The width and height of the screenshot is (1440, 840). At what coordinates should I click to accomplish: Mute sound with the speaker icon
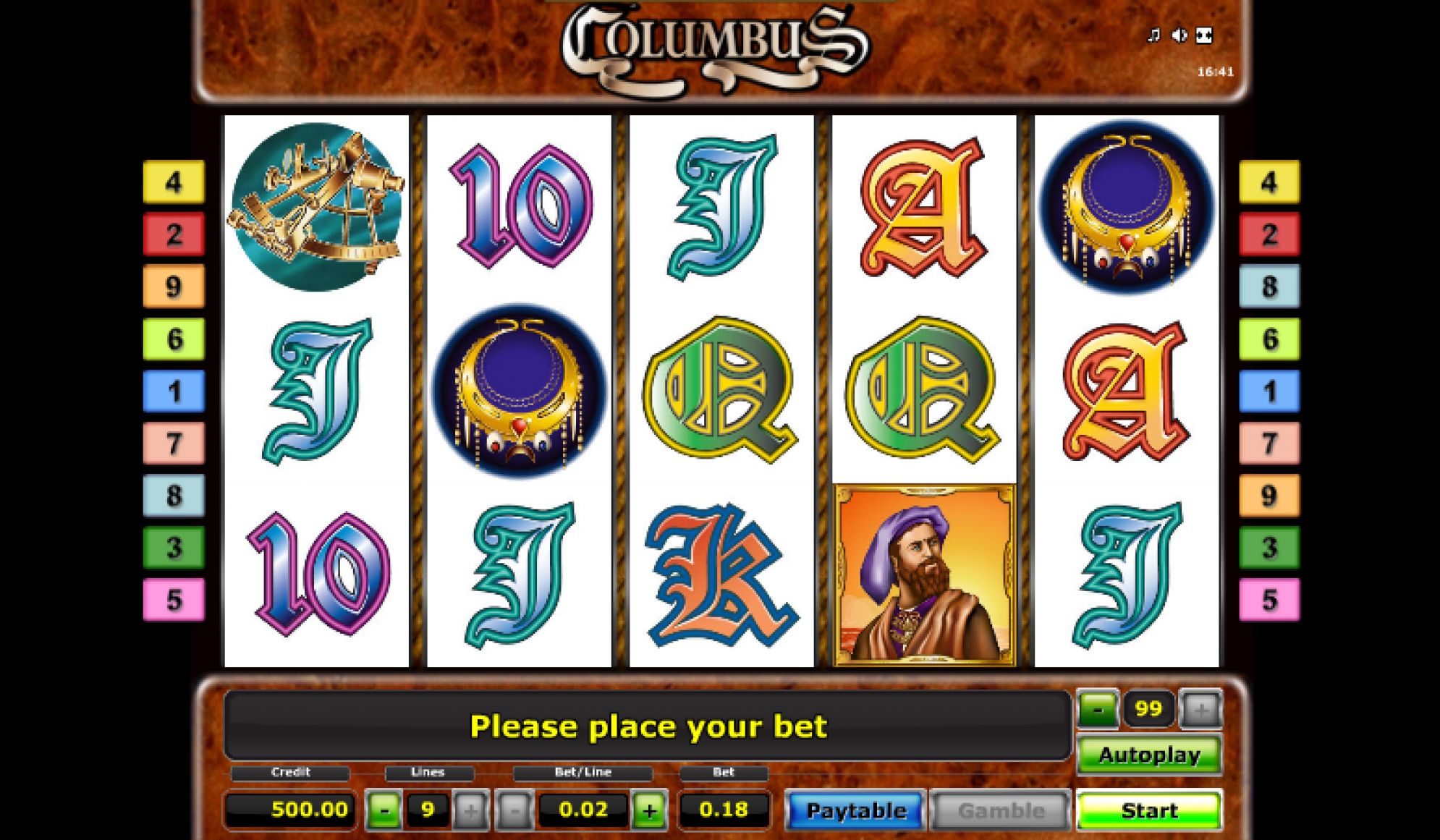tap(1179, 35)
